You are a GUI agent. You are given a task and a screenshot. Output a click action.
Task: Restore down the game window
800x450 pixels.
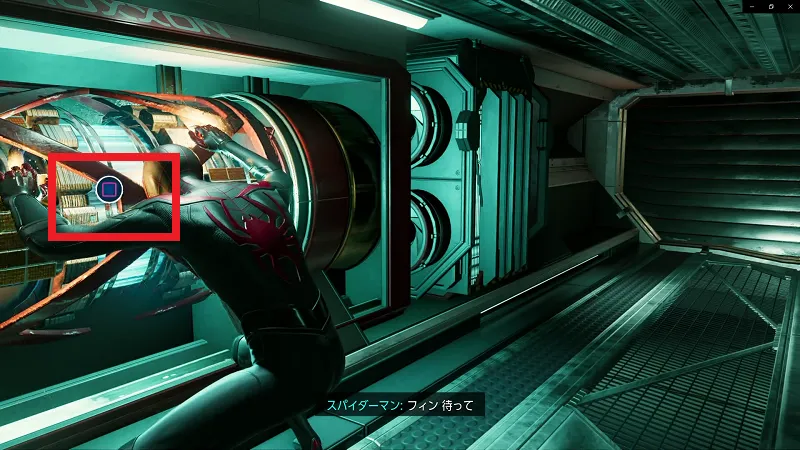(770, 6)
